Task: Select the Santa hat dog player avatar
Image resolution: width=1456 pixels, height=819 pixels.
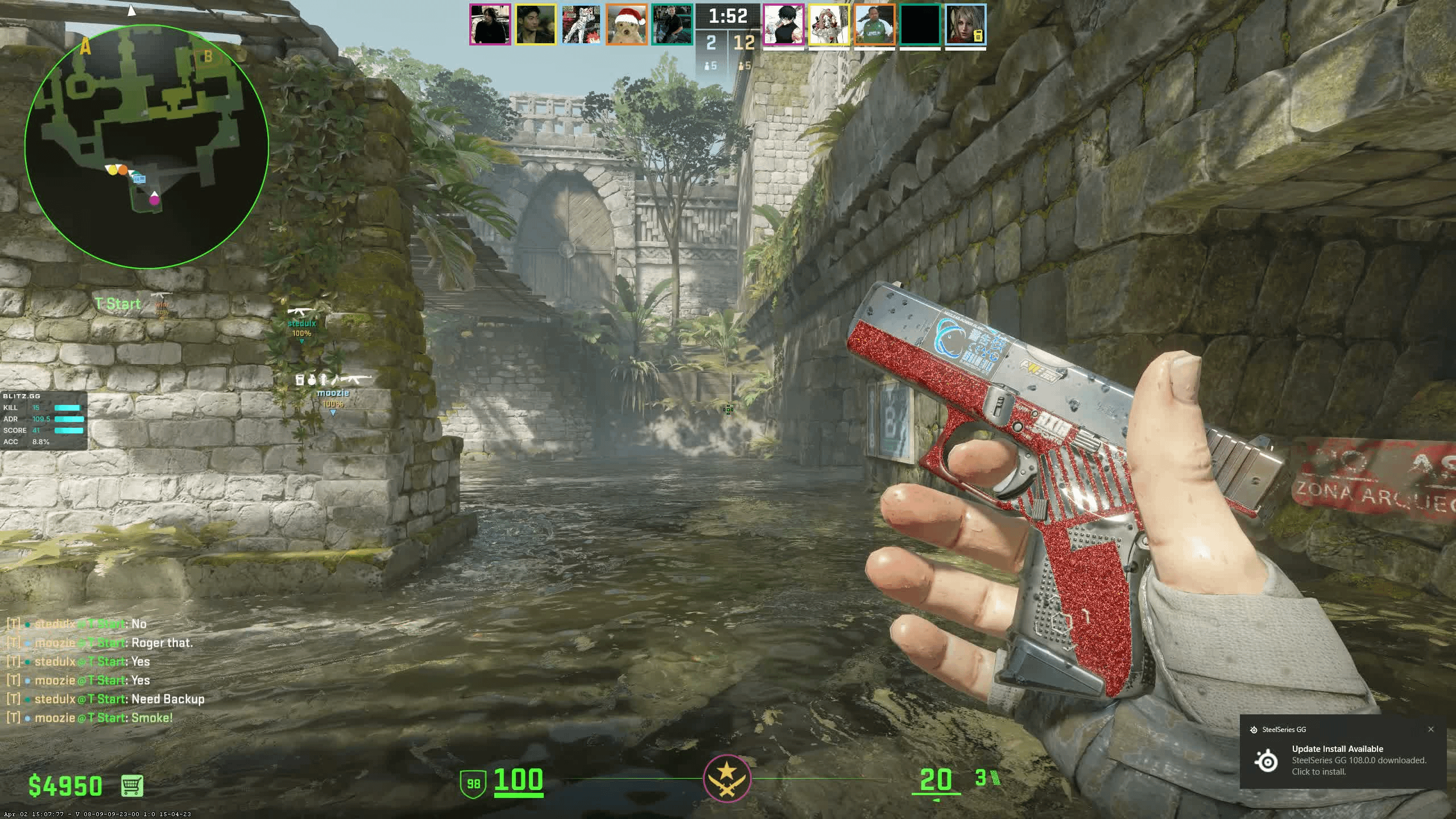Action: 626,24
